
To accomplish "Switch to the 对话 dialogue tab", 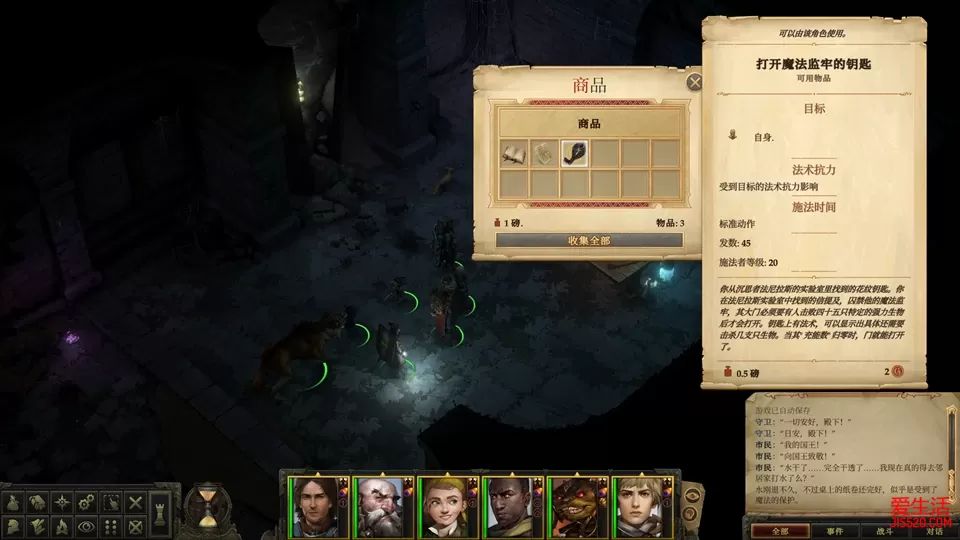I will (x=934, y=531).
